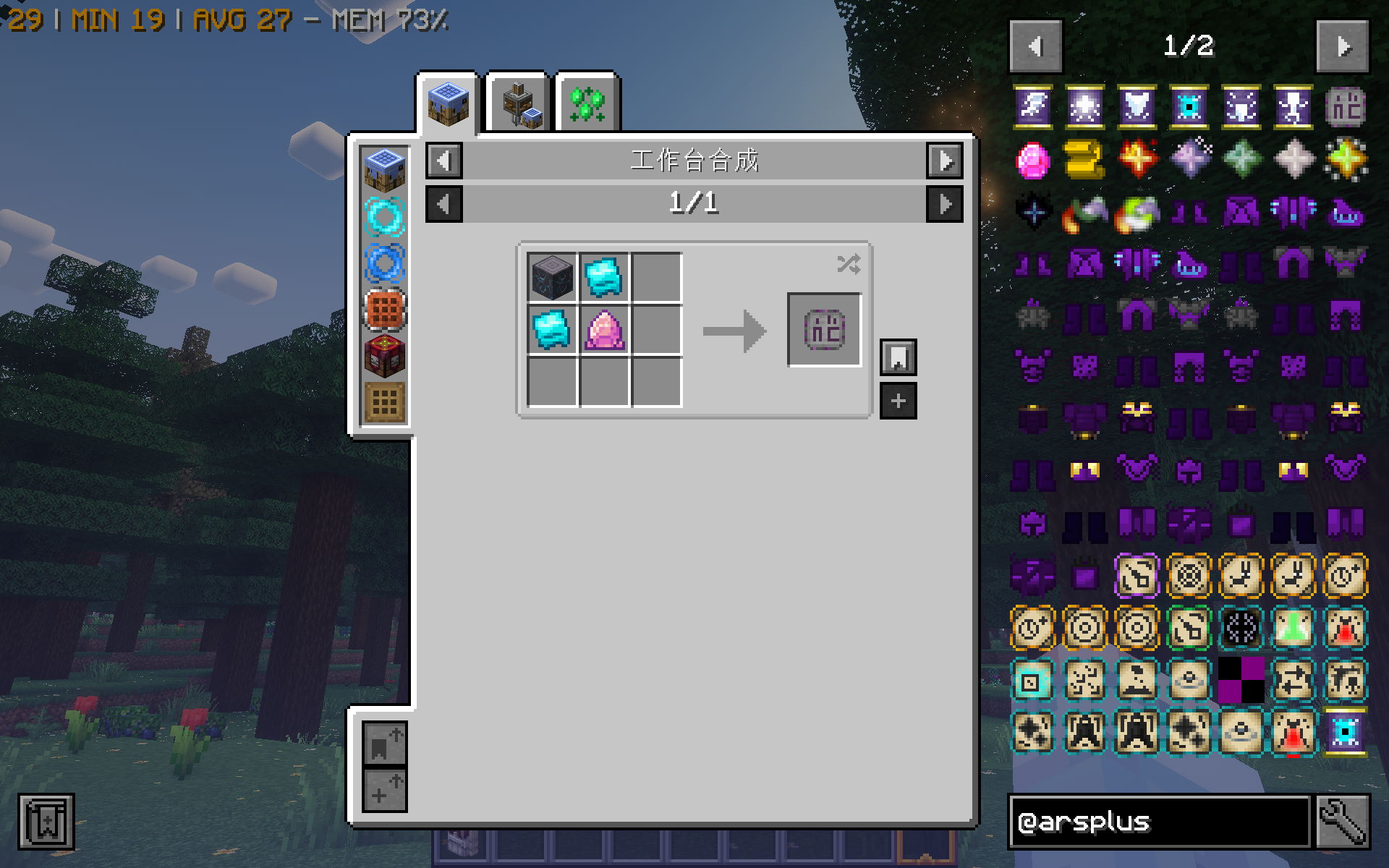Toggle bookmark for the displayed recipe
This screenshot has width=1389, height=868.
tap(898, 357)
